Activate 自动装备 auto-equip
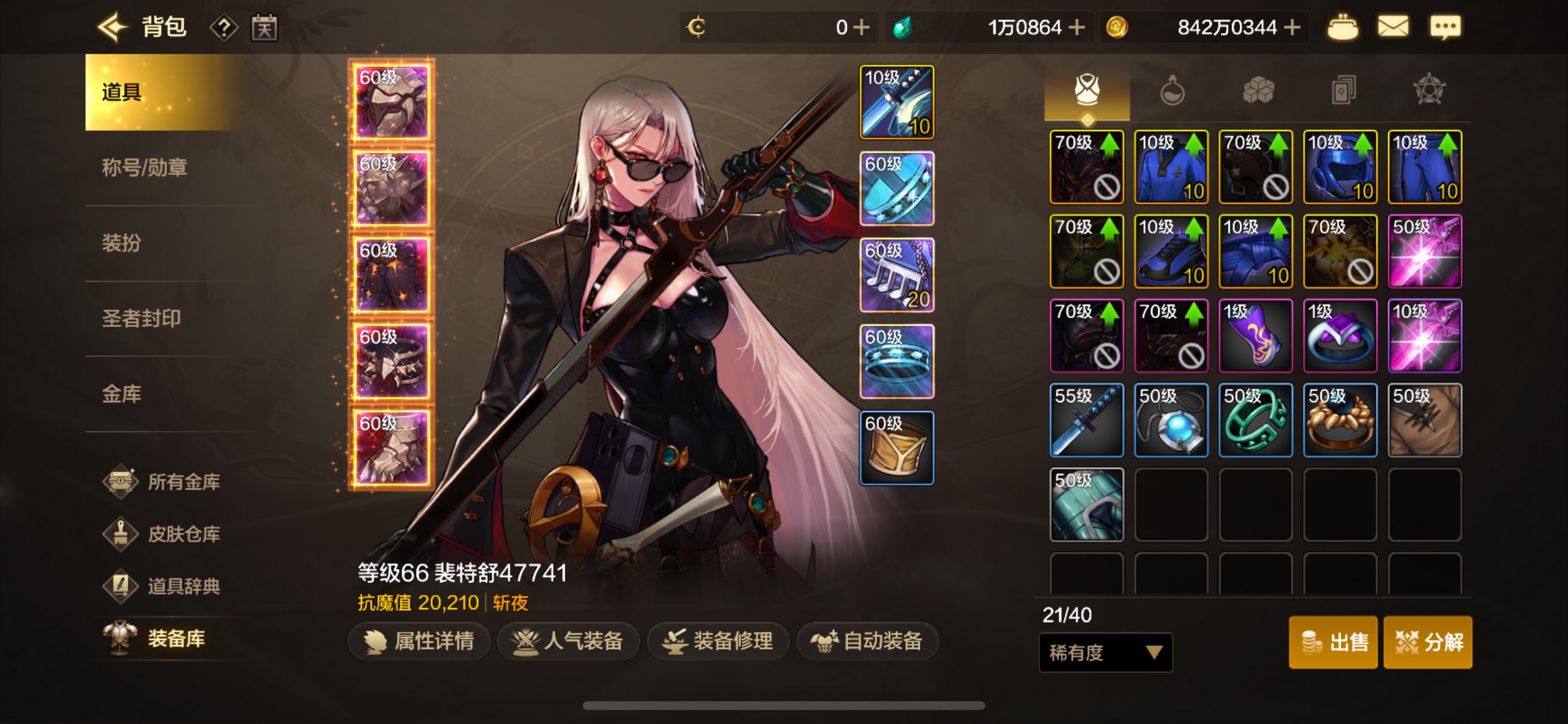The width and height of the screenshot is (1568, 724). 867,641
